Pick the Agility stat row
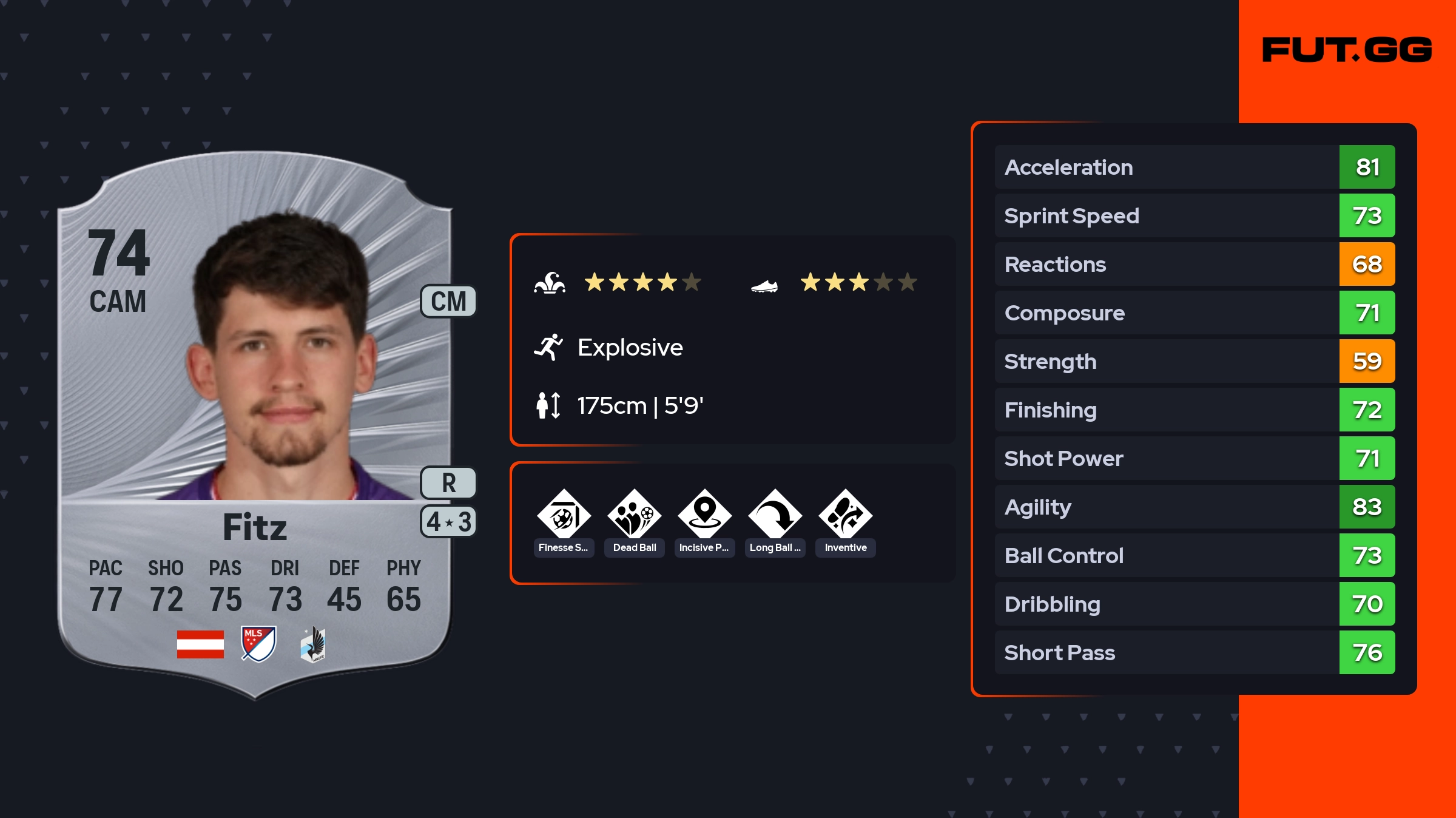1456x818 pixels. coord(1194,507)
